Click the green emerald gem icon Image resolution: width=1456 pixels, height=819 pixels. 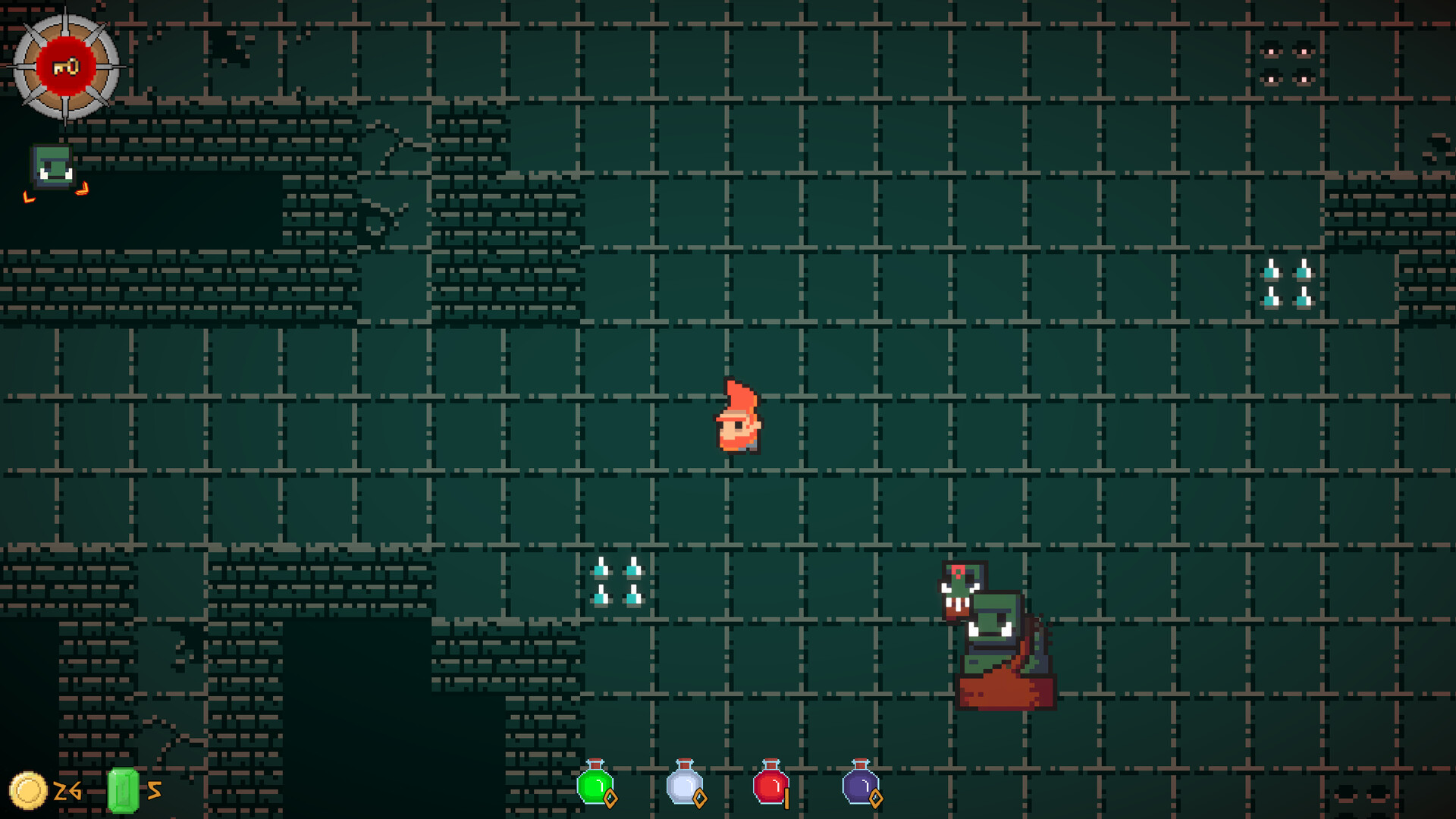(x=124, y=792)
